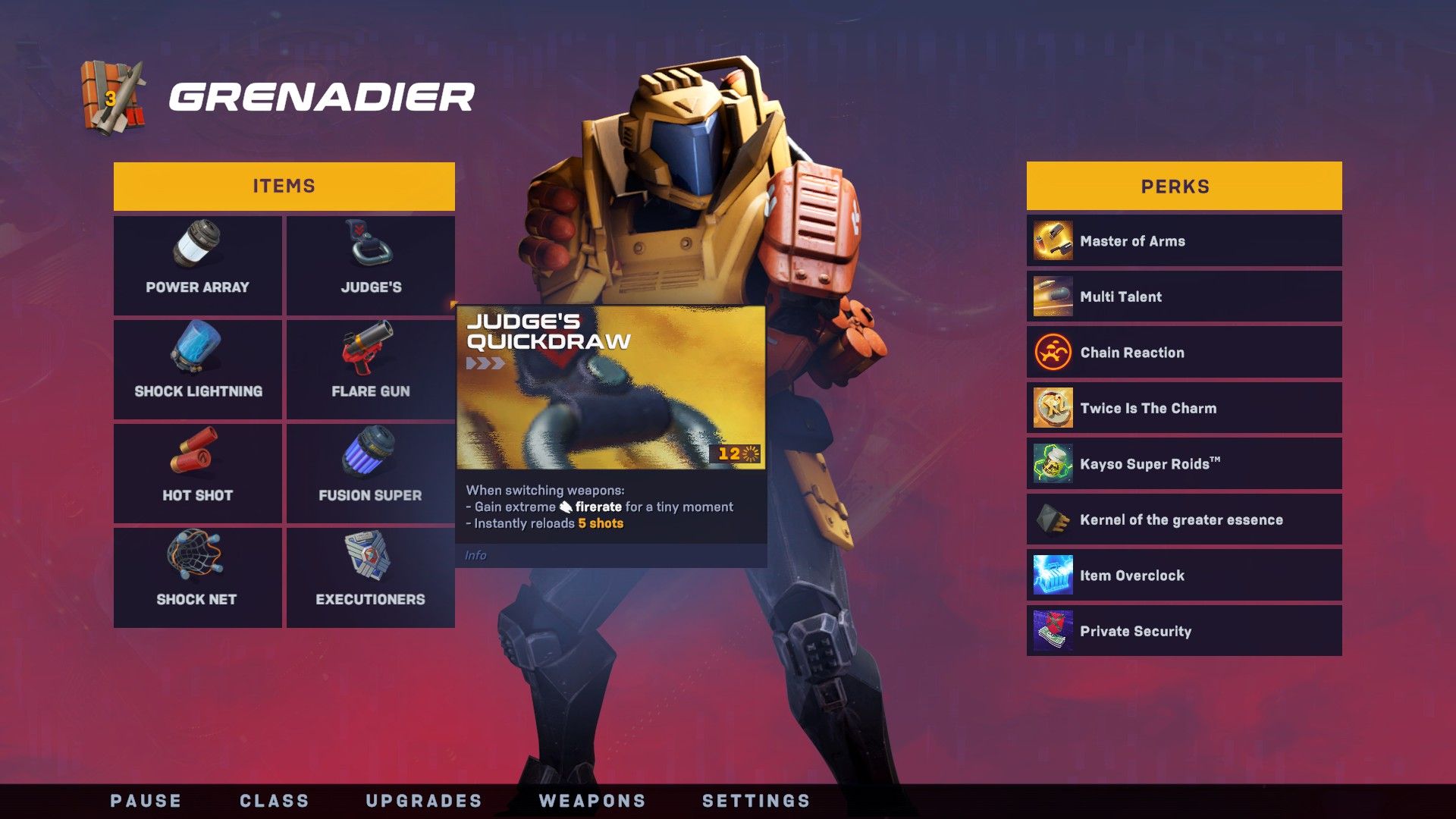Image resolution: width=1456 pixels, height=819 pixels.
Task: Open the Settings tab
Action: (756, 801)
